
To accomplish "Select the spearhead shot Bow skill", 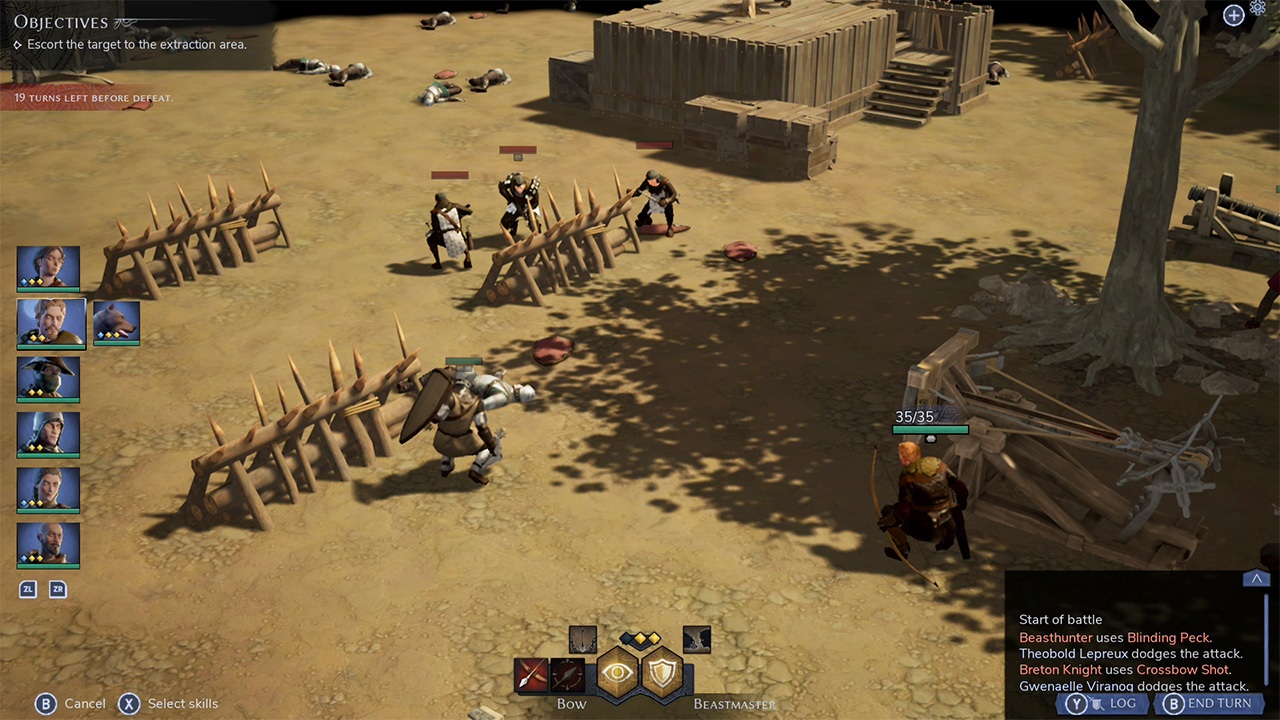I will (568, 673).
